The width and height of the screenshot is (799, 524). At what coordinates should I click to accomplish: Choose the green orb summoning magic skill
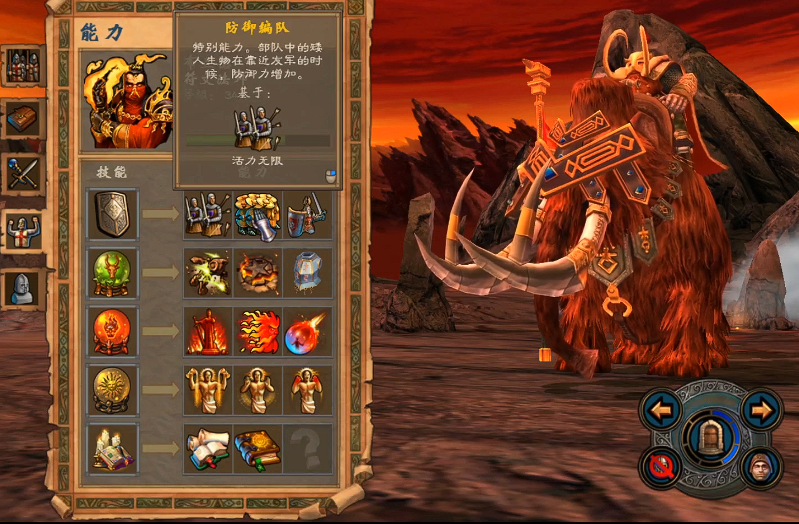click(x=112, y=272)
